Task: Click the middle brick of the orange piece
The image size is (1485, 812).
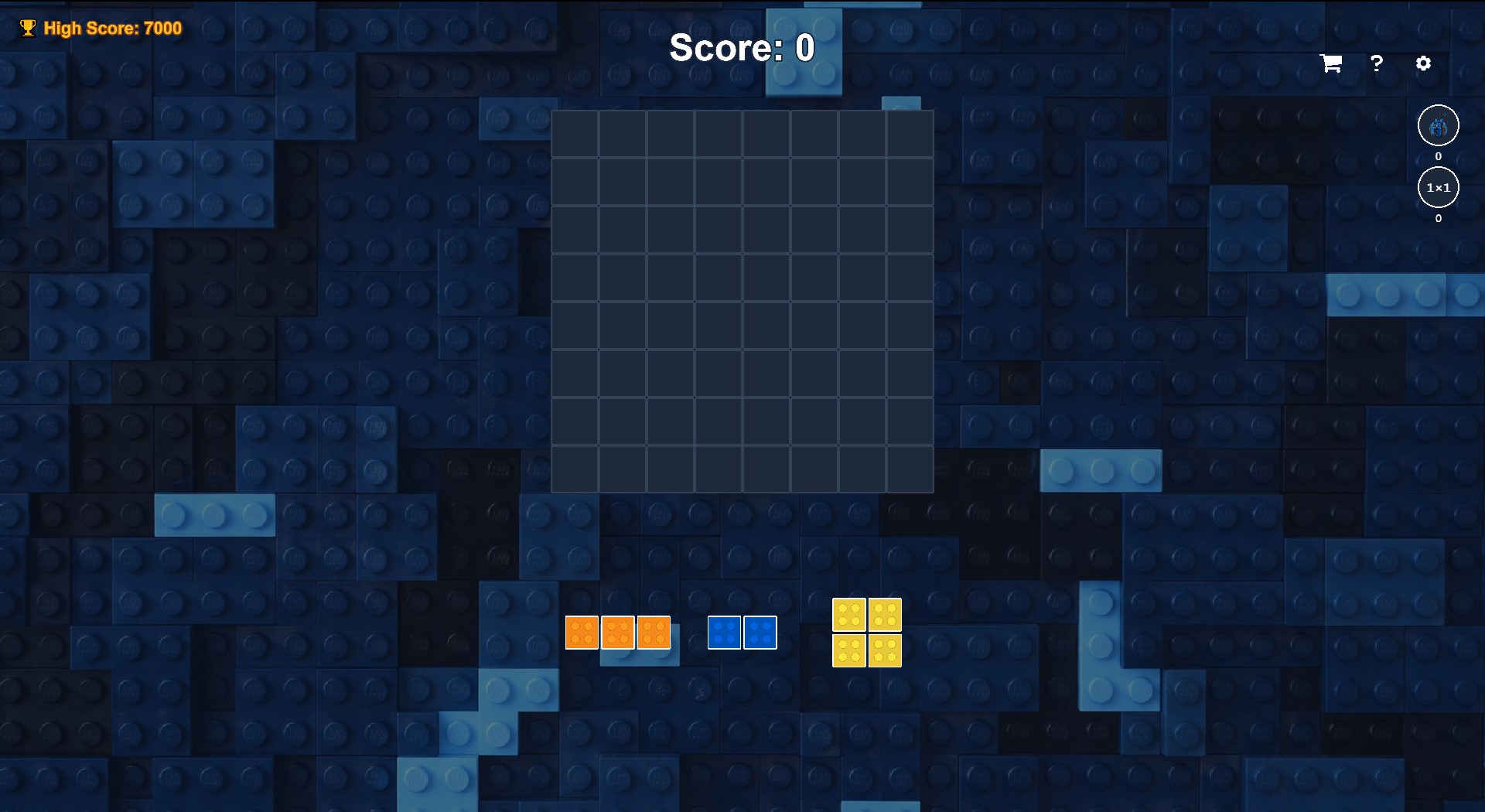Action: coord(619,632)
